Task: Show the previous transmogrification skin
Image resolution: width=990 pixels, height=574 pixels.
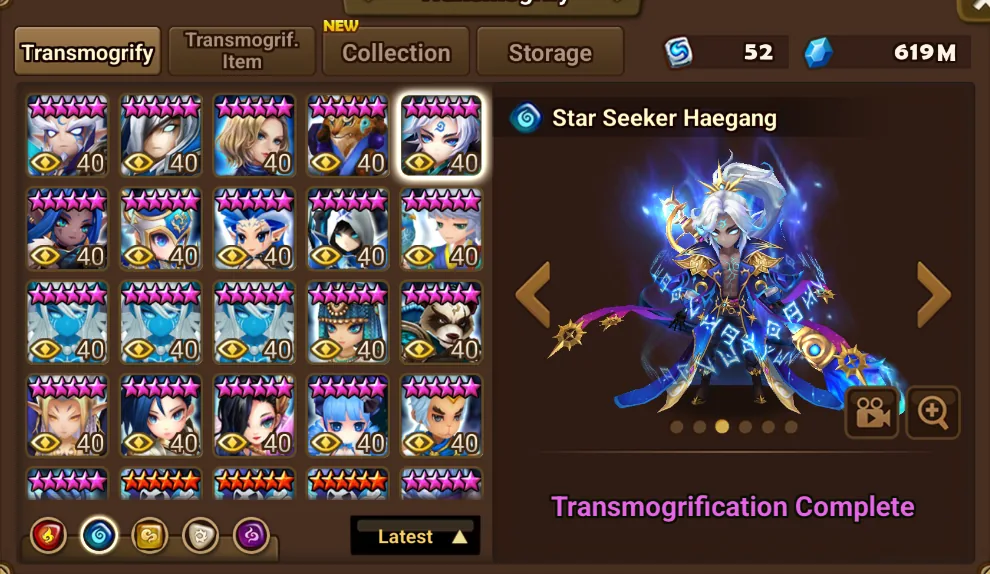Action: [533, 294]
